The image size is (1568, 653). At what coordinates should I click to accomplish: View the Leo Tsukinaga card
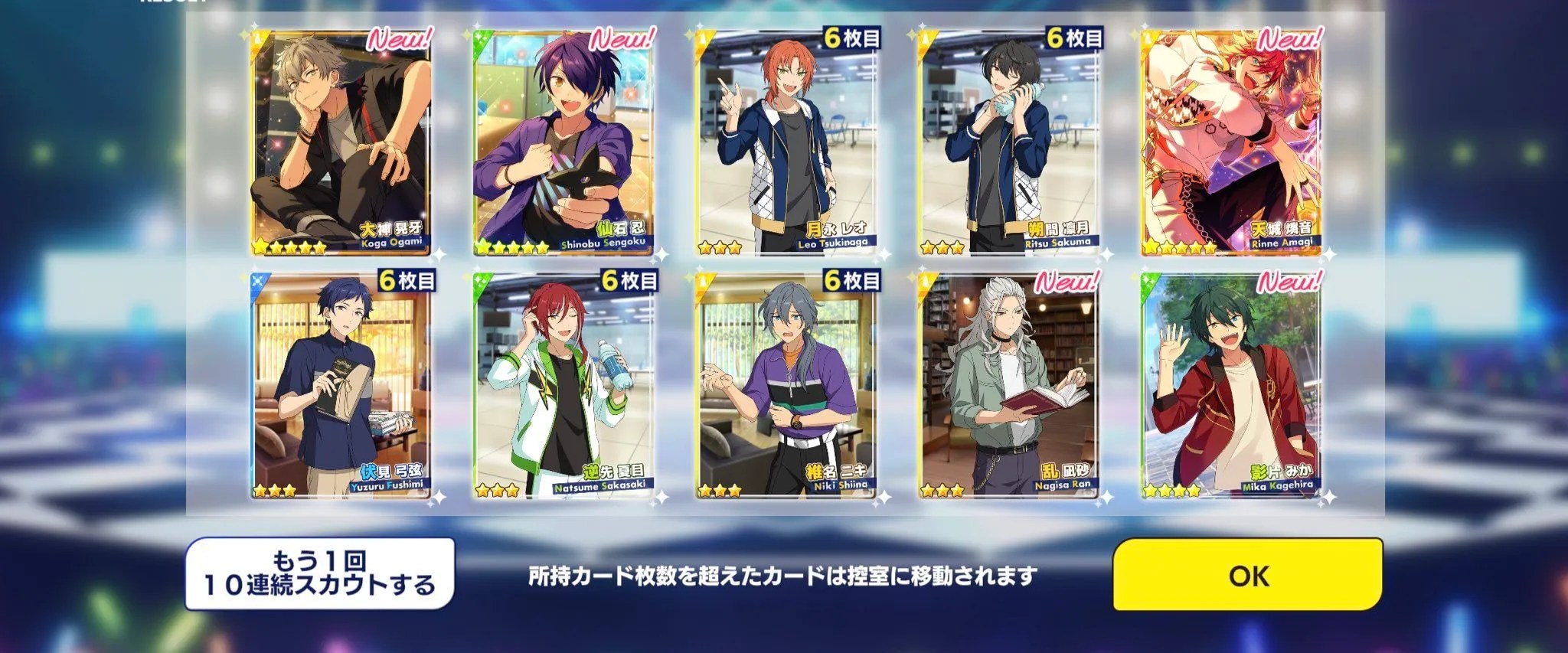[x=786, y=143]
